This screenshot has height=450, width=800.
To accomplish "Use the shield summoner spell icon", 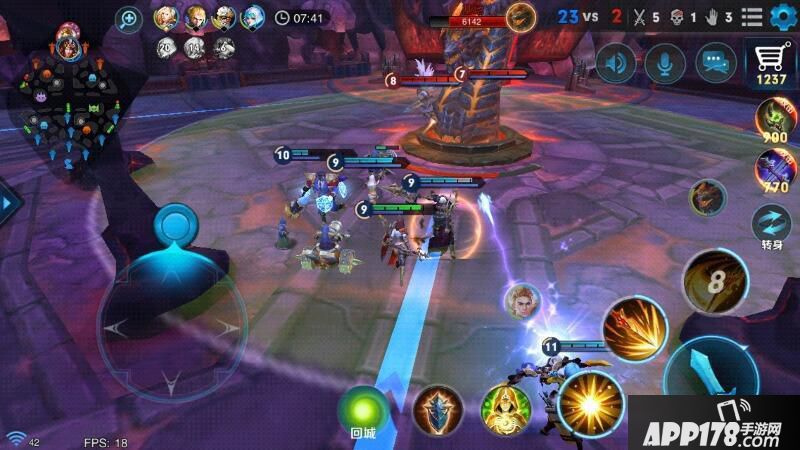I will [438, 409].
